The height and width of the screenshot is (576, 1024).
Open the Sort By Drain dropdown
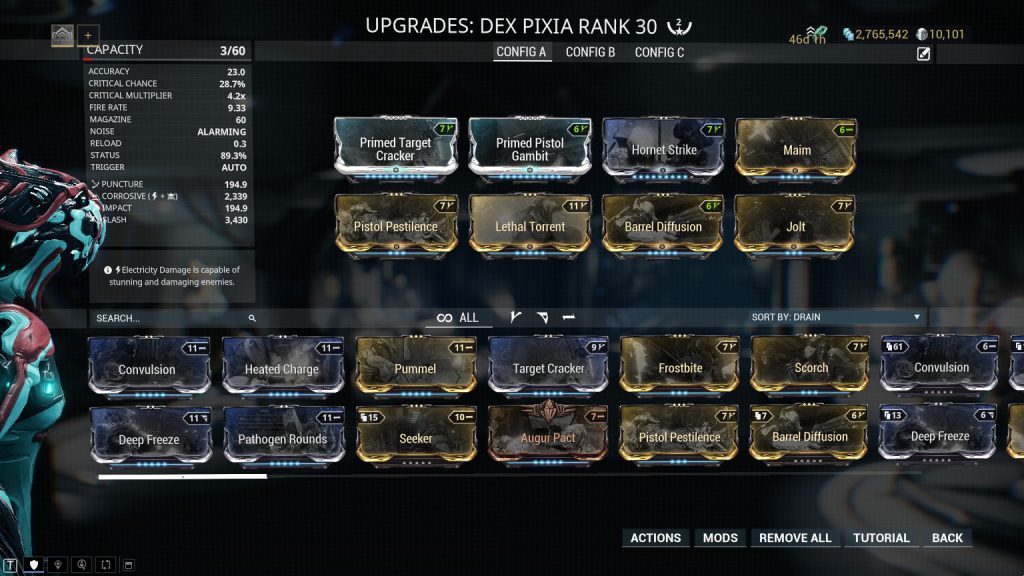tap(836, 317)
